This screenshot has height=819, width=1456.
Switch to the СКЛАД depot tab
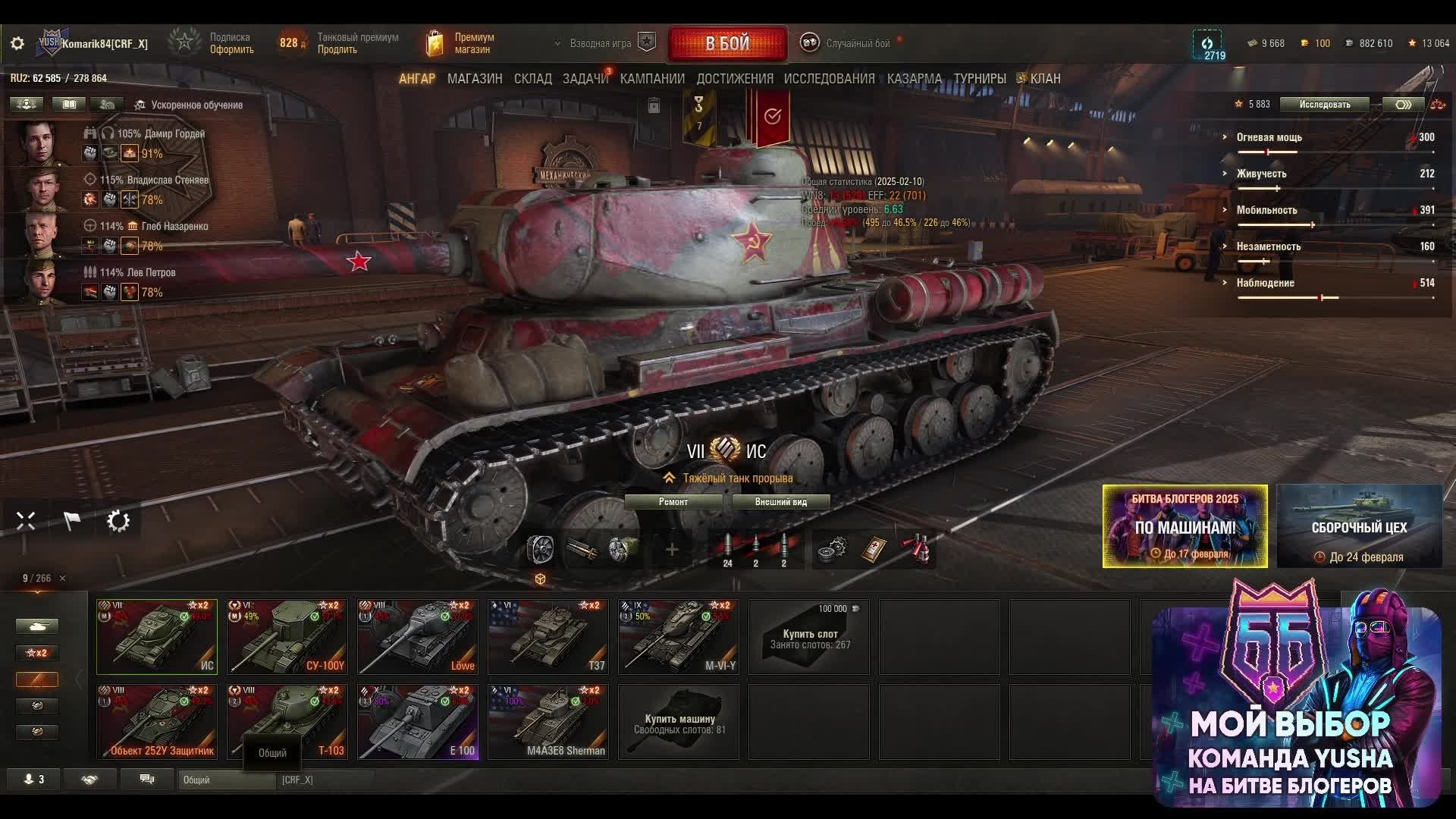pyautogui.click(x=532, y=79)
